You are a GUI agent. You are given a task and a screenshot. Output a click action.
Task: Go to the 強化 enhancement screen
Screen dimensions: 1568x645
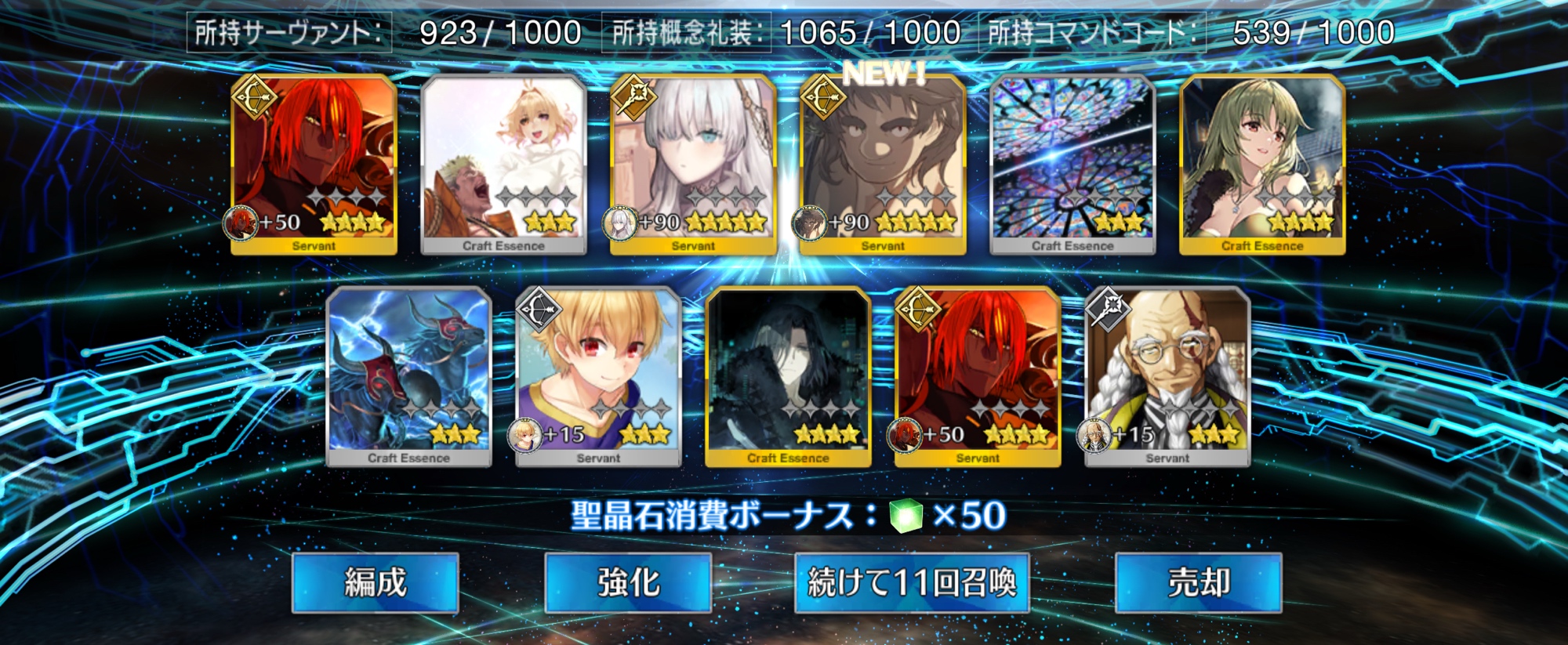coord(628,582)
